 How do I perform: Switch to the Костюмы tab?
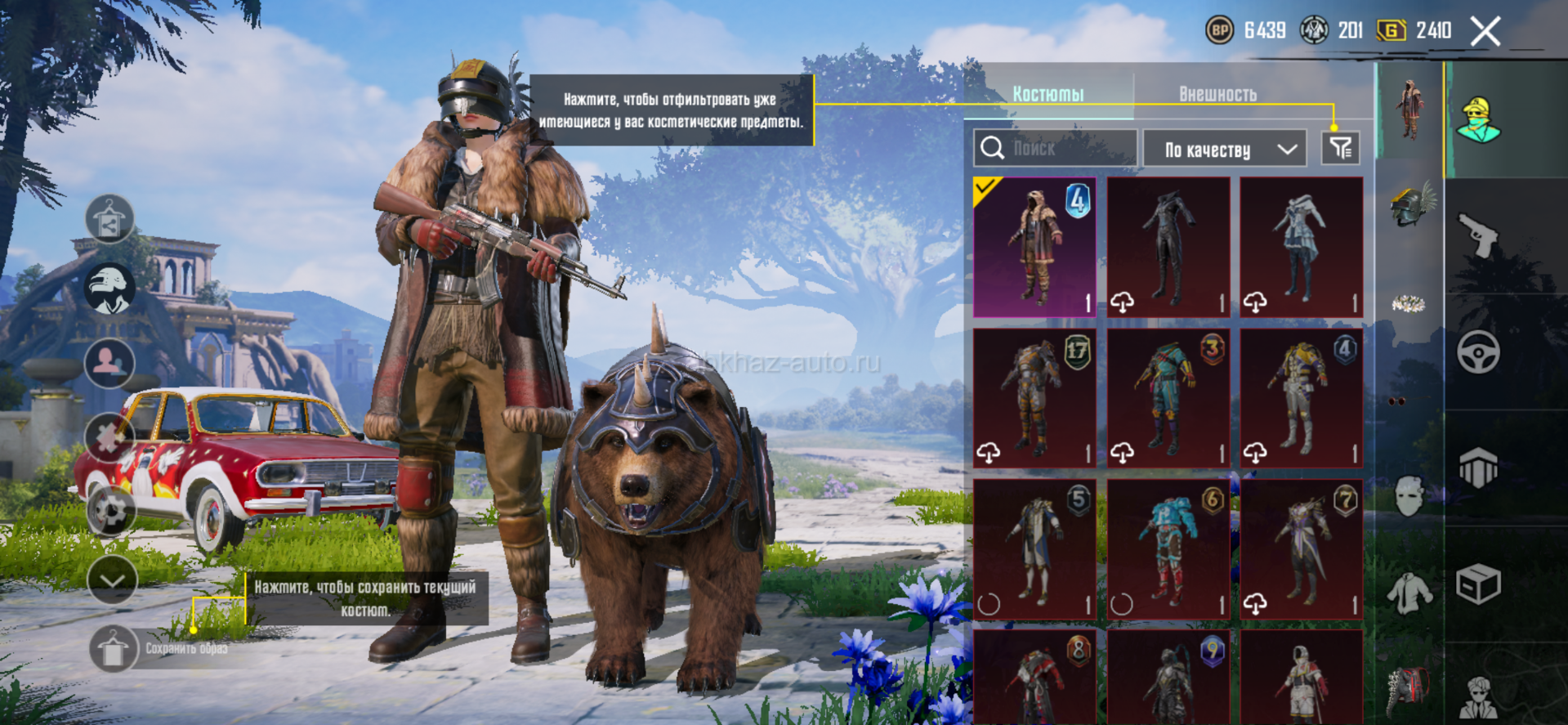click(1048, 94)
